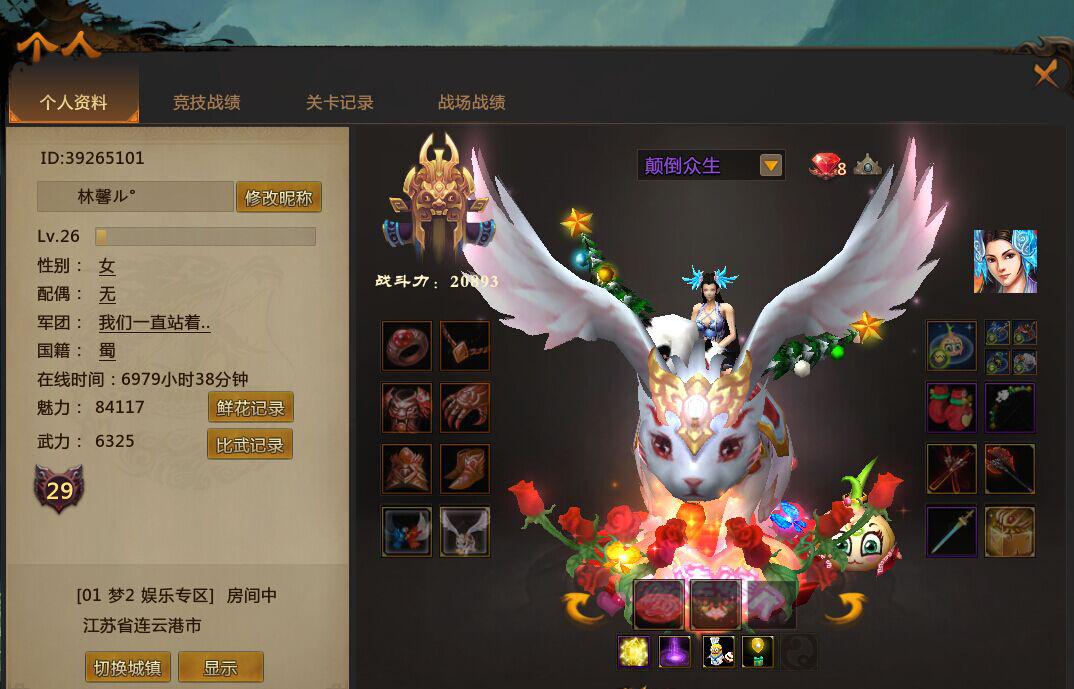Rotate character with the right arrow
The image size is (1074, 689).
[844, 606]
